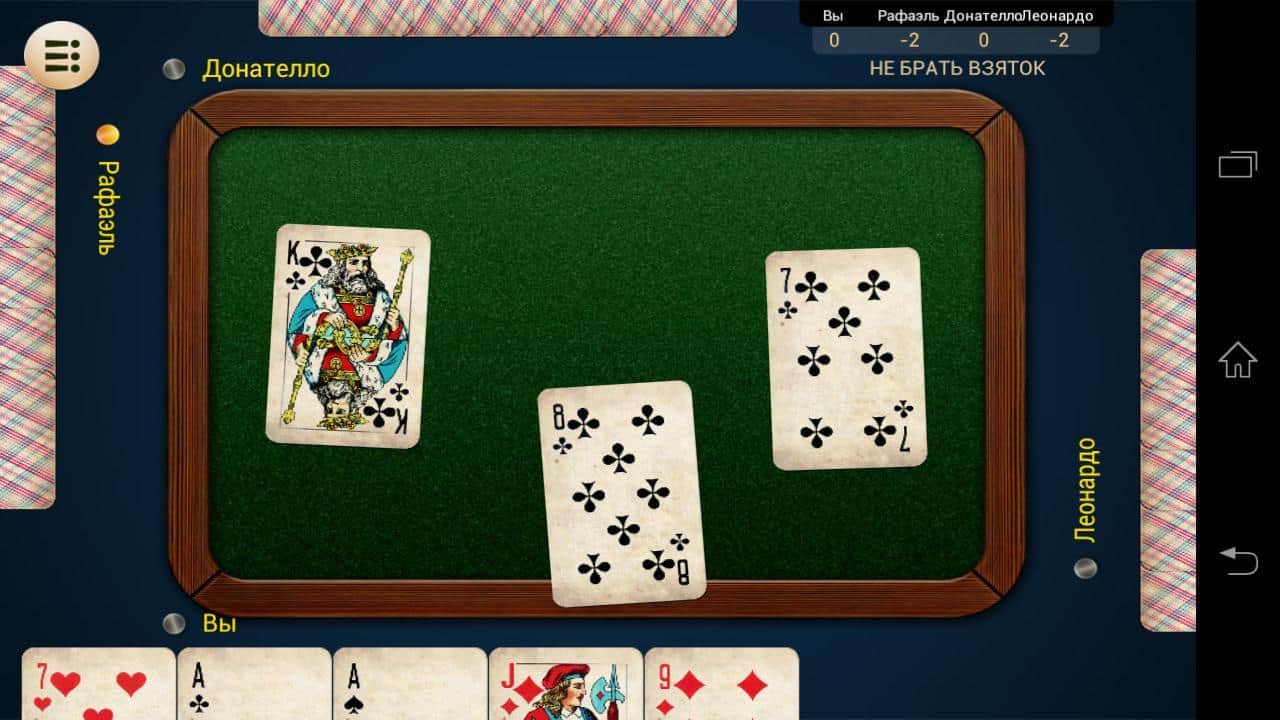Image resolution: width=1280 pixels, height=720 pixels.
Task: Select your score of 0 in the scoreboard
Action: tap(833, 41)
